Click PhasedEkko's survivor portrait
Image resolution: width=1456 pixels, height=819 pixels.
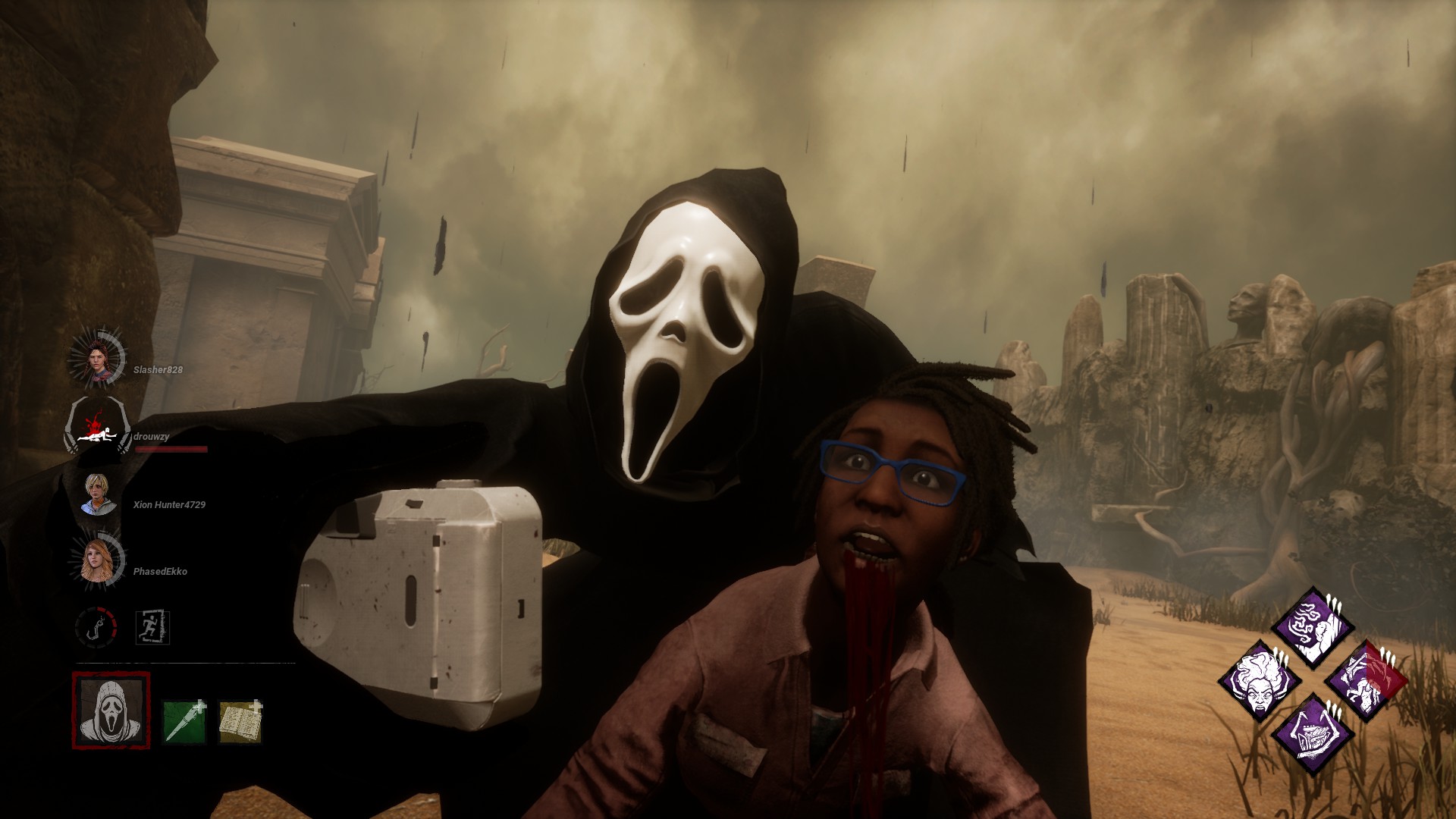click(99, 563)
